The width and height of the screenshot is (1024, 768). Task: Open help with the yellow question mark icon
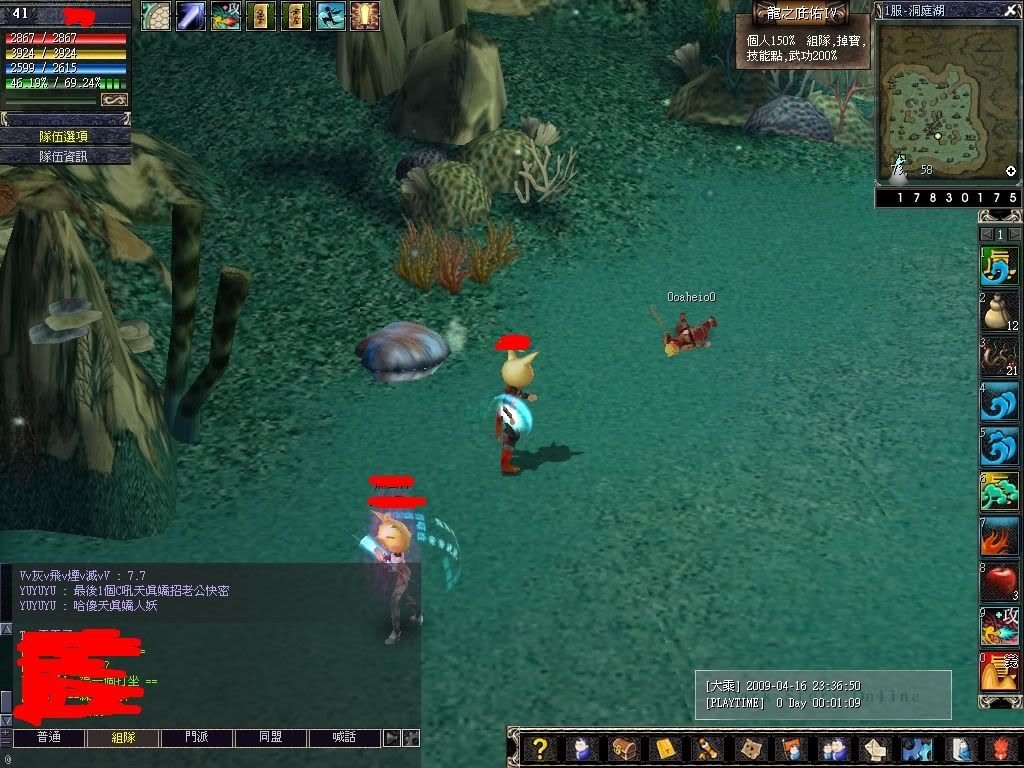539,749
